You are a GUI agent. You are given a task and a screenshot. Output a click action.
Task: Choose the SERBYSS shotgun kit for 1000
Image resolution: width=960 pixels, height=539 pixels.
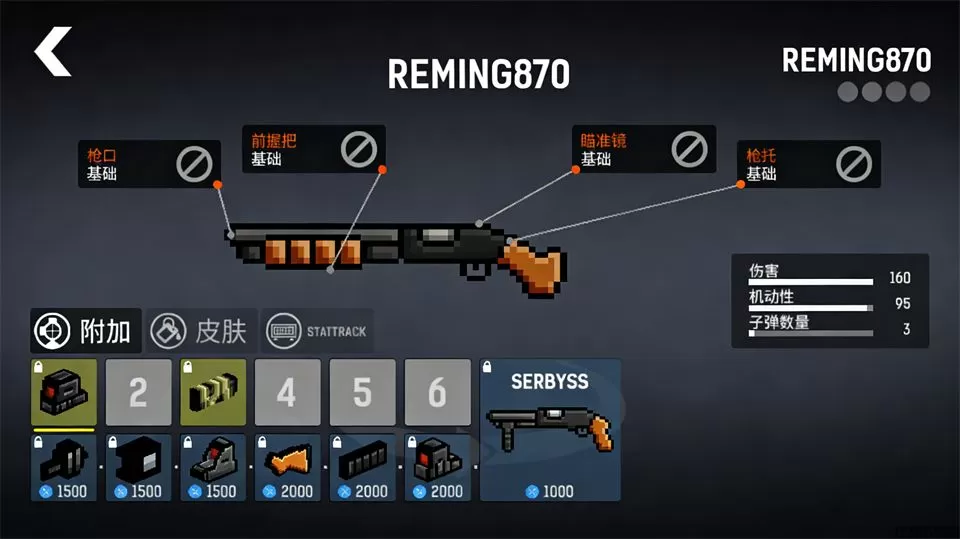[550, 430]
